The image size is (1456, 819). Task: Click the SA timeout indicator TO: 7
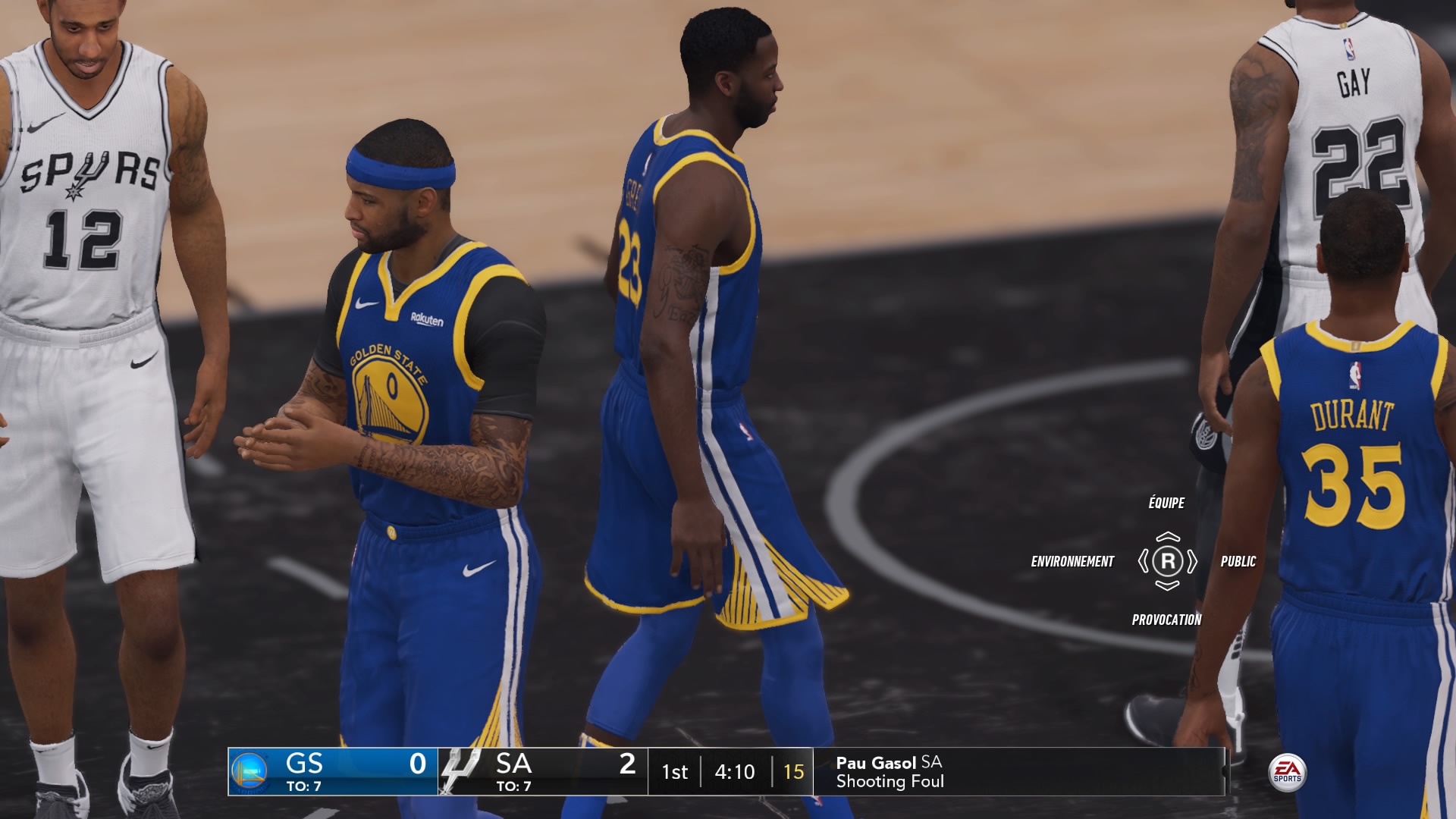pos(513,787)
